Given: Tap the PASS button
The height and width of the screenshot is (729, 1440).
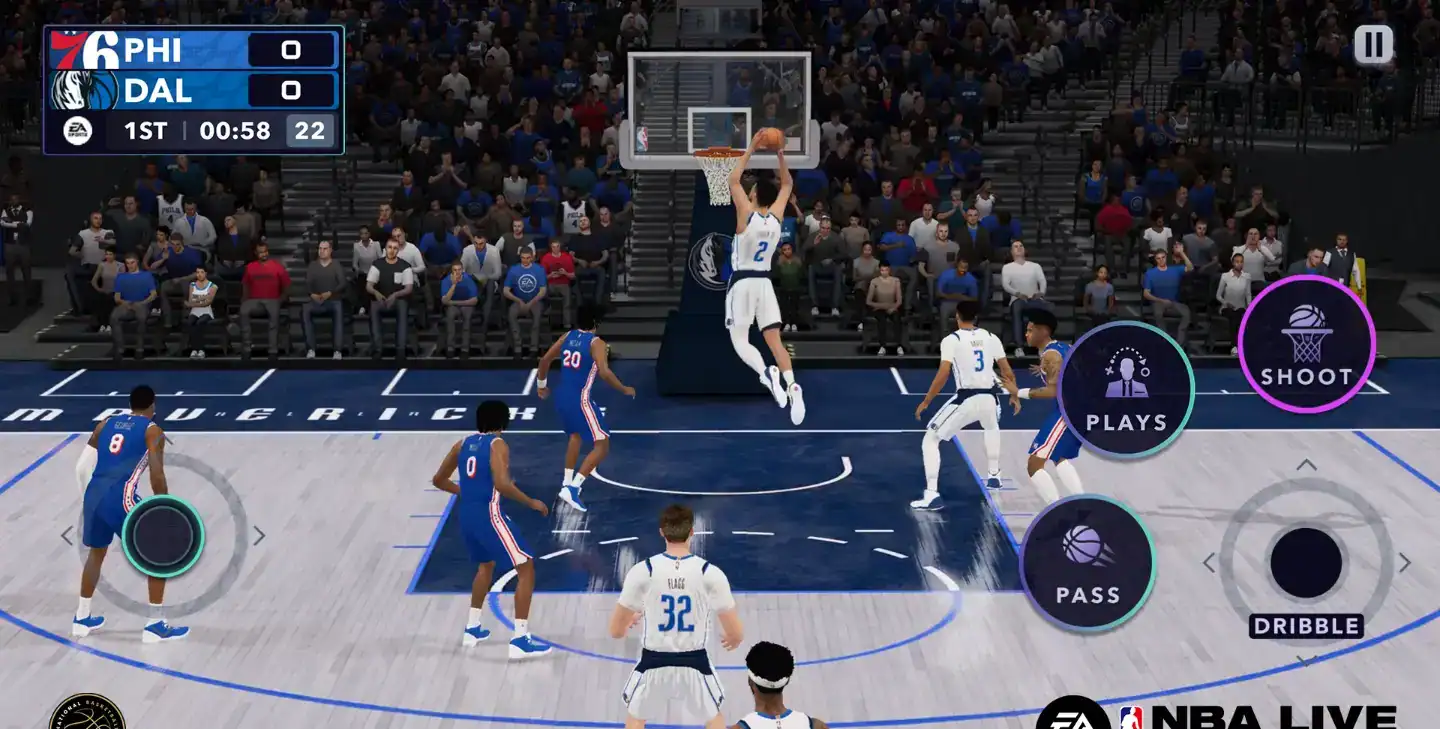Looking at the screenshot, I should point(1088,563).
